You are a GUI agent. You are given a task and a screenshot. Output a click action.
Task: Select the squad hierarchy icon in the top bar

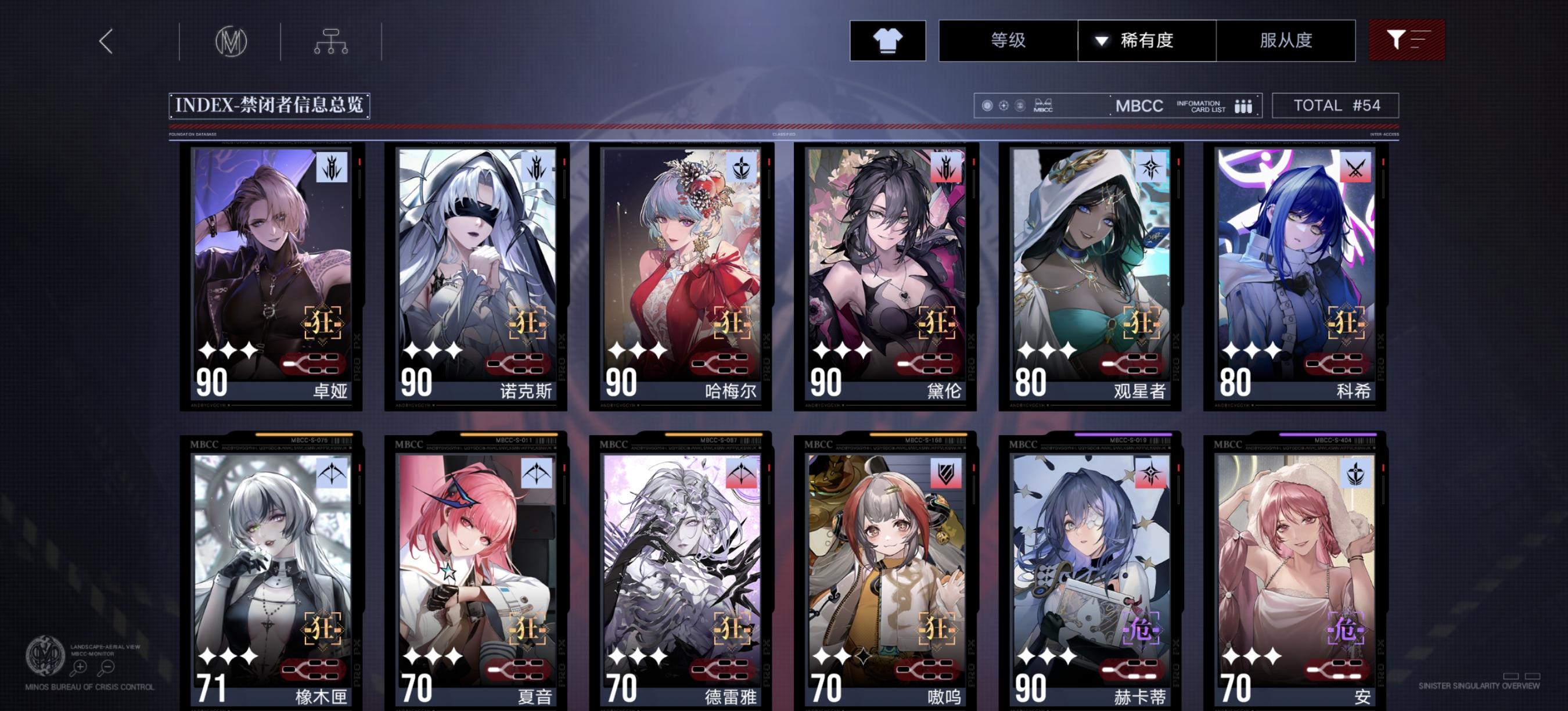coord(332,41)
